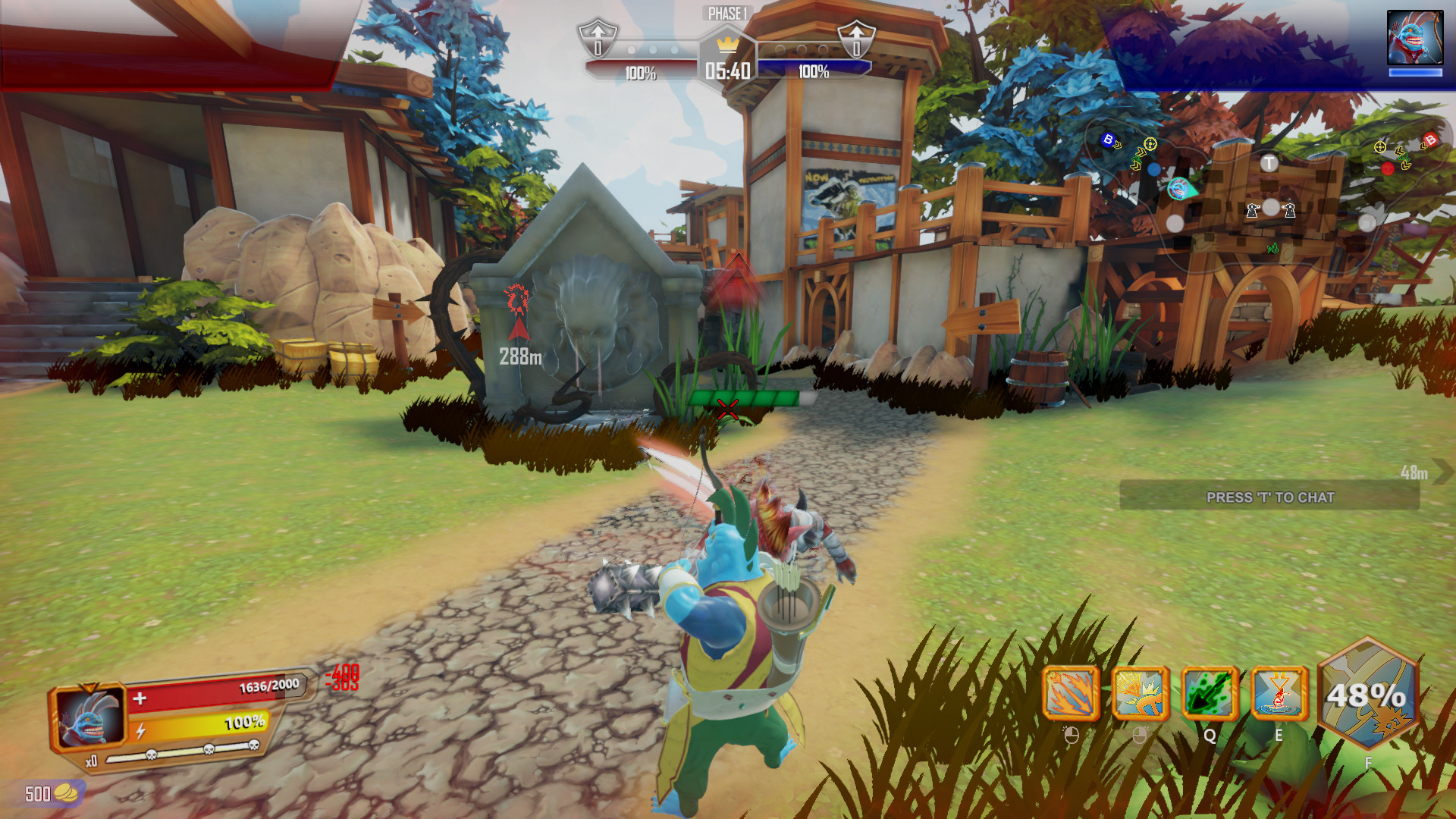Click the lightning stamina icon on HUD

(x=141, y=731)
